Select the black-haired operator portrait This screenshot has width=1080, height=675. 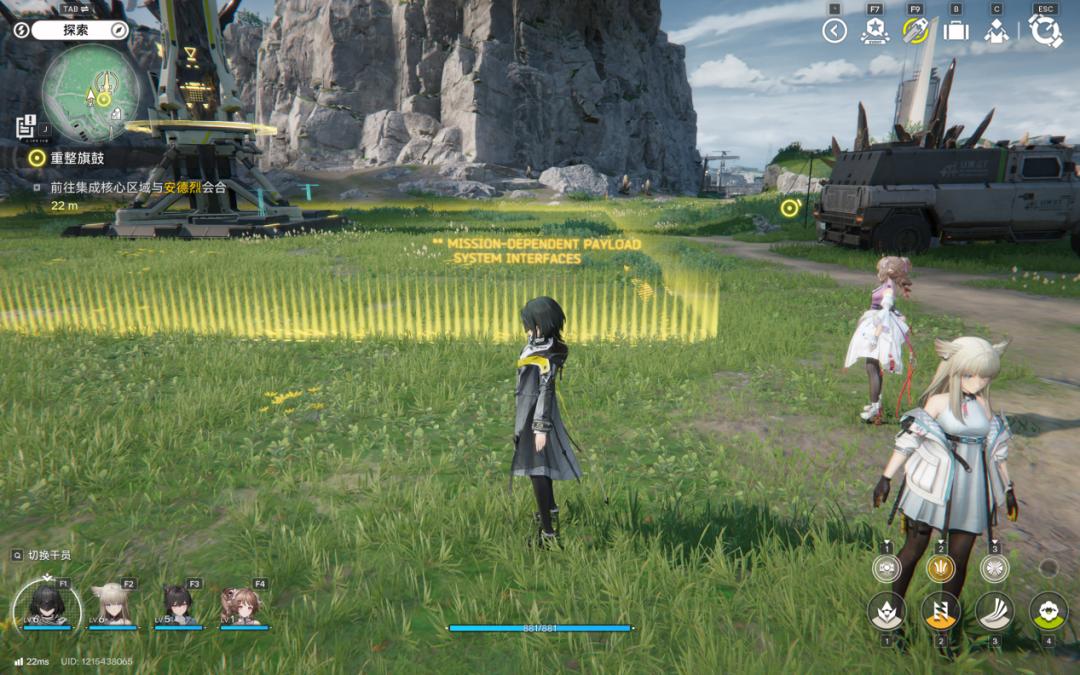pyautogui.click(x=46, y=605)
